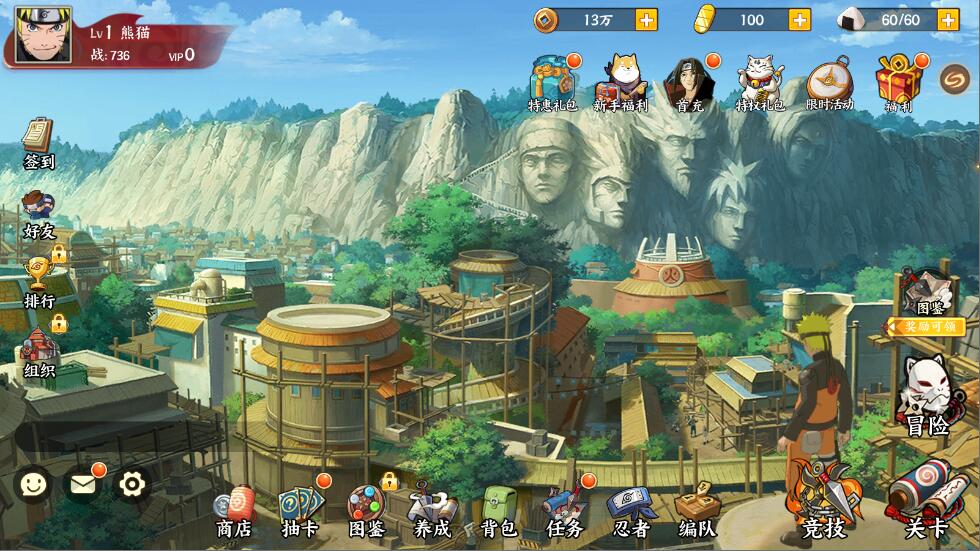The width and height of the screenshot is (980, 551).
Task: Show the 排行 ranking board
Action: (39, 281)
